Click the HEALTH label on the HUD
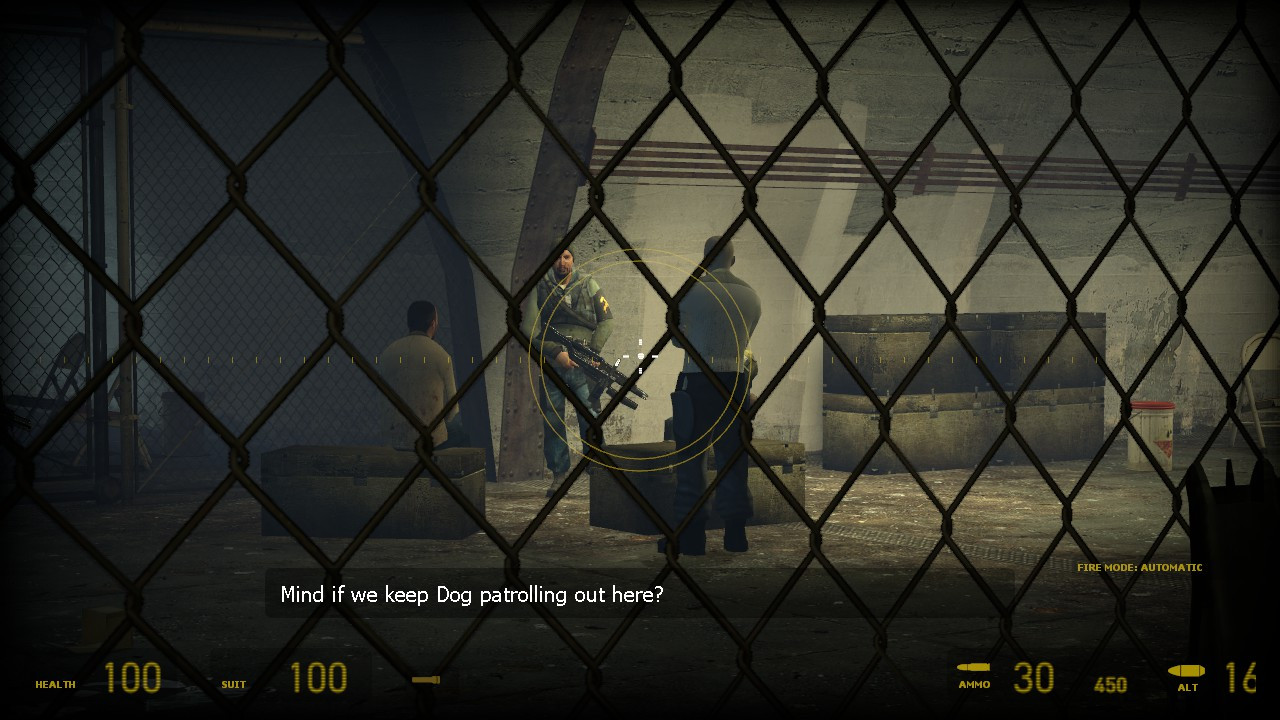Screen dimensions: 1280x720 [x=55, y=685]
